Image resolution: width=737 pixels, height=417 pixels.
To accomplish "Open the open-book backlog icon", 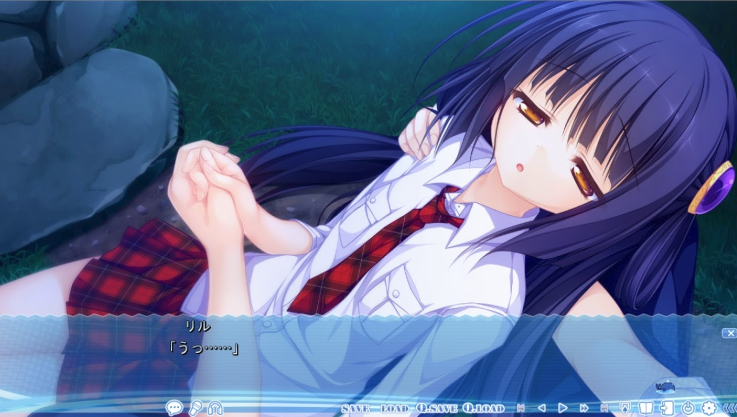I will (646, 408).
